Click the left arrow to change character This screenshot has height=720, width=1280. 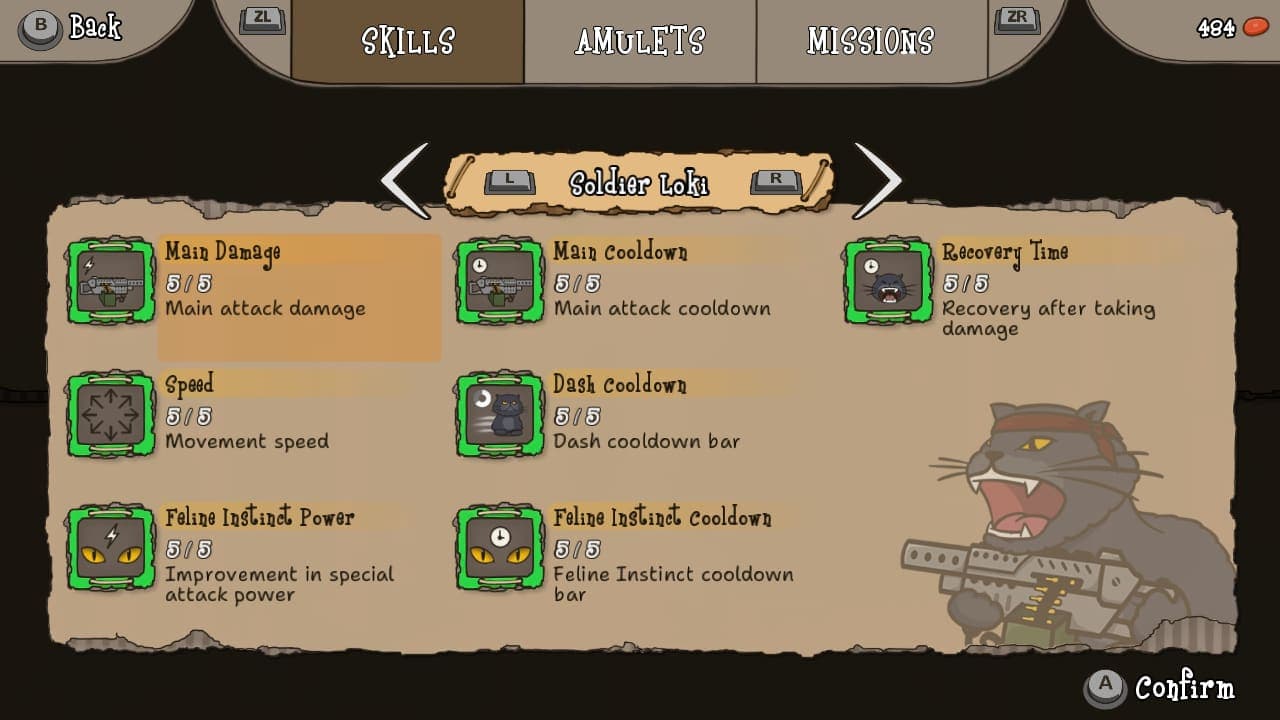[x=406, y=180]
